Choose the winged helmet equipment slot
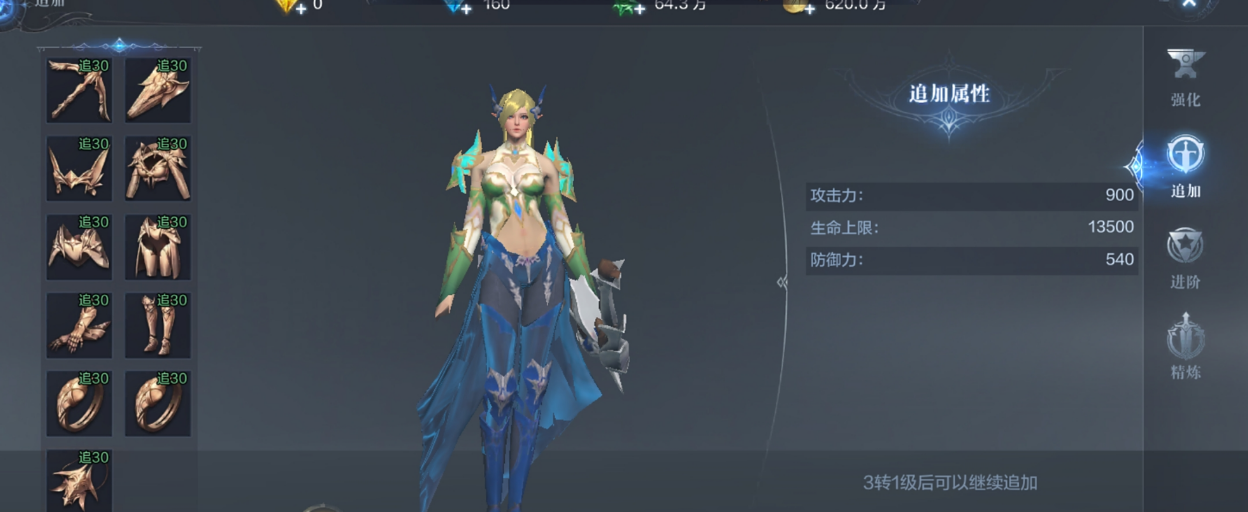 coord(79,168)
